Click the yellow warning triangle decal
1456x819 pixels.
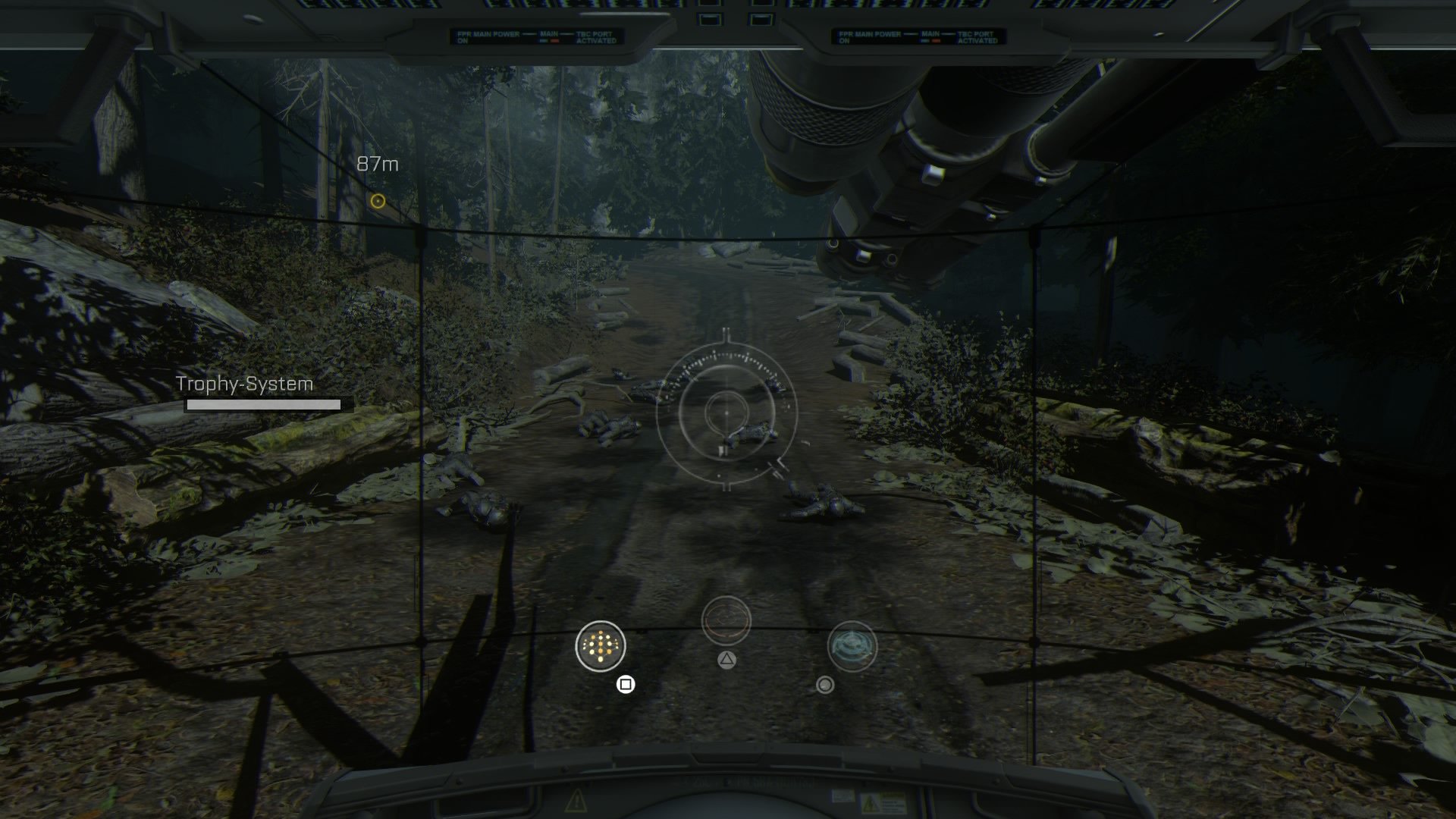pos(576,802)
